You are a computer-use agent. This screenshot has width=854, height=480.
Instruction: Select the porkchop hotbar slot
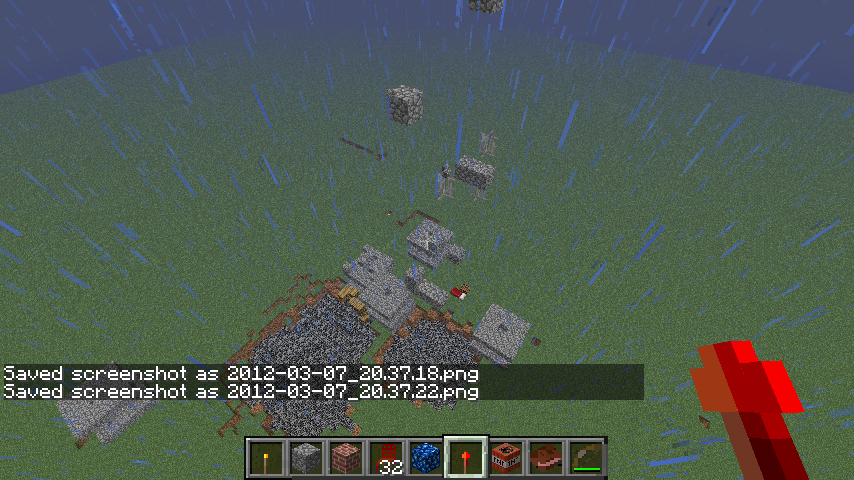(x=546, y=458)
